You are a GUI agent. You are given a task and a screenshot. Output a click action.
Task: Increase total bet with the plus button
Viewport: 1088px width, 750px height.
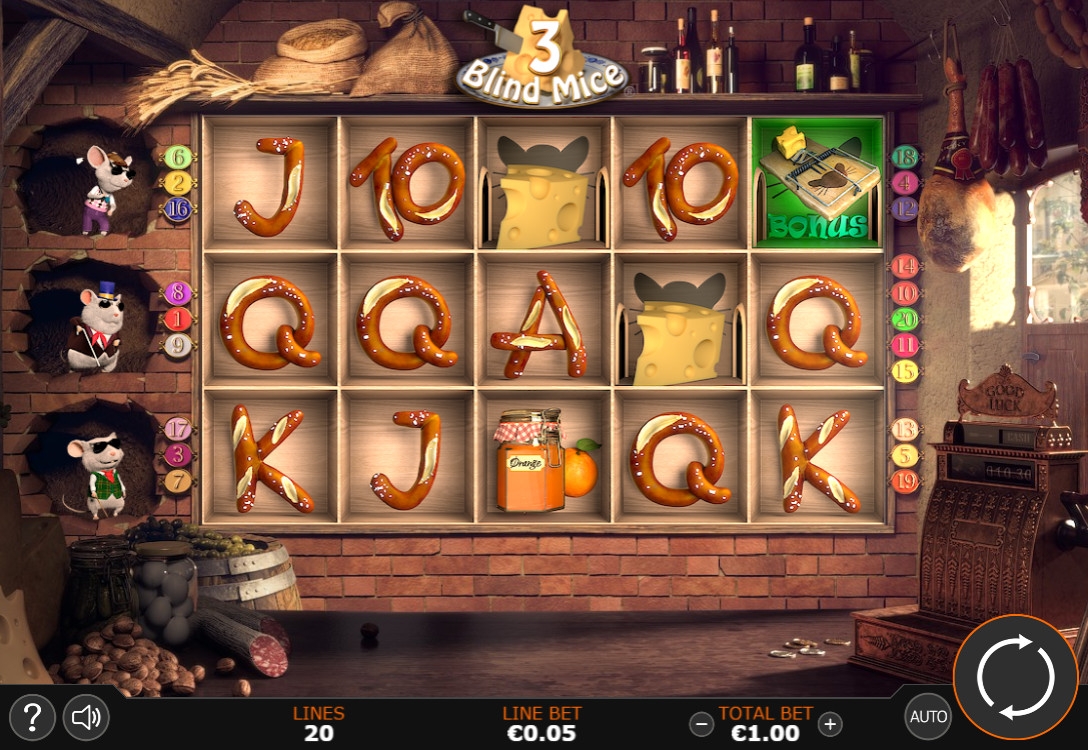830,723
